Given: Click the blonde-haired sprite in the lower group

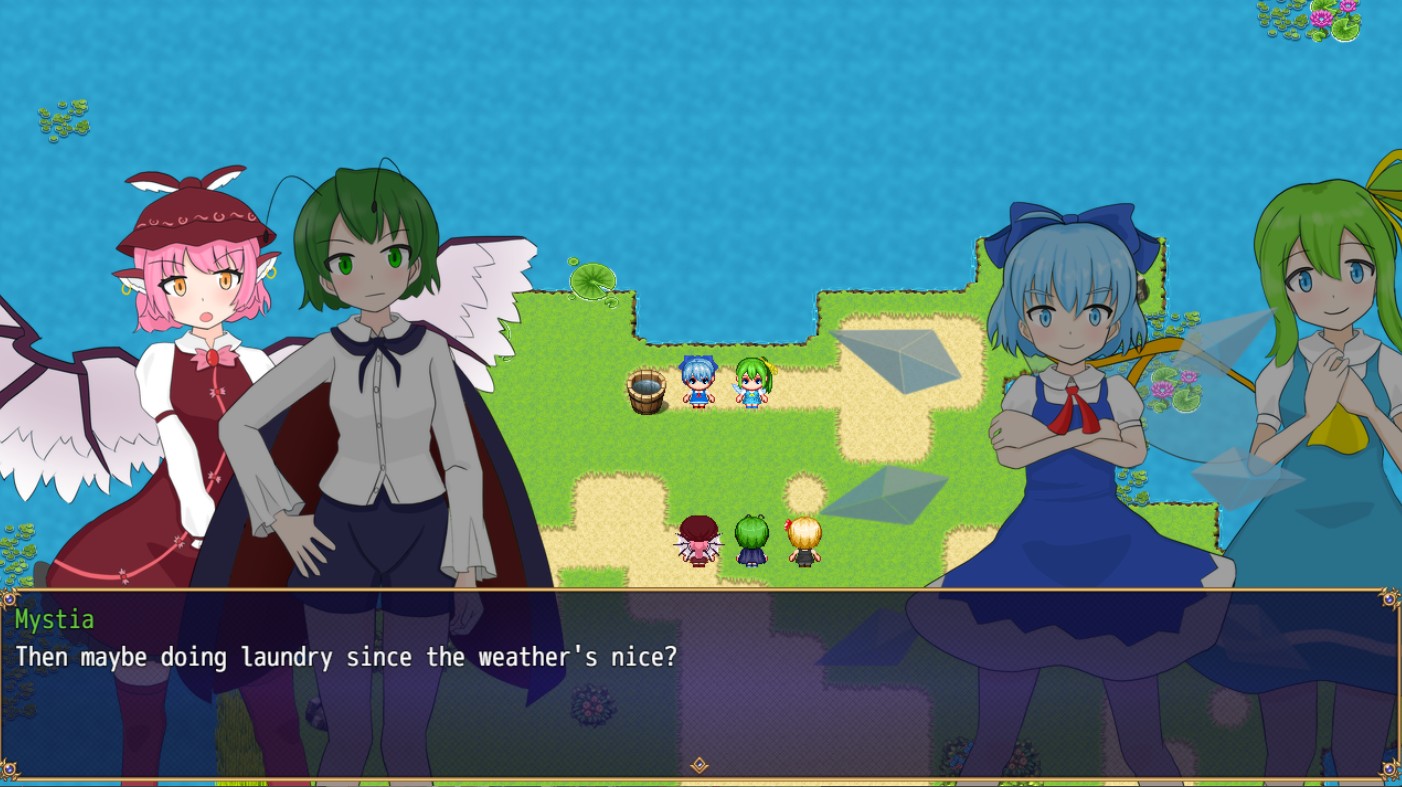Looking at the screenshot, I should [804, 538].
